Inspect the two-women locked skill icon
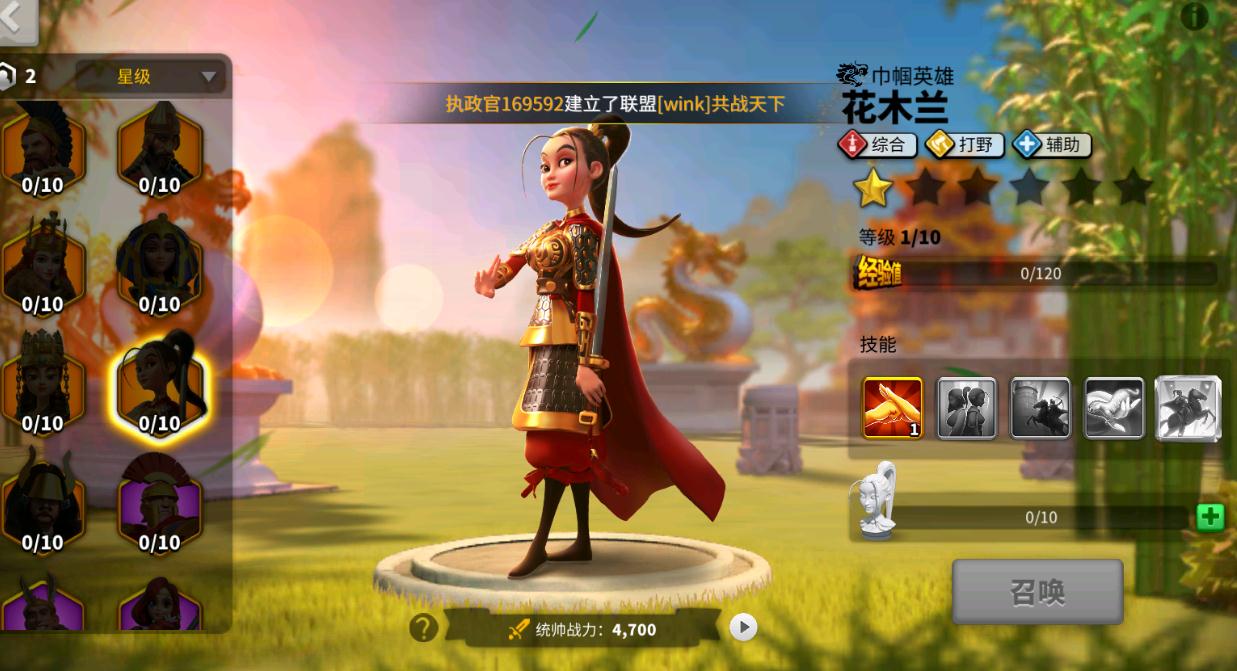The height and width of the screenshot is (671, 1237). pos(966,407)
